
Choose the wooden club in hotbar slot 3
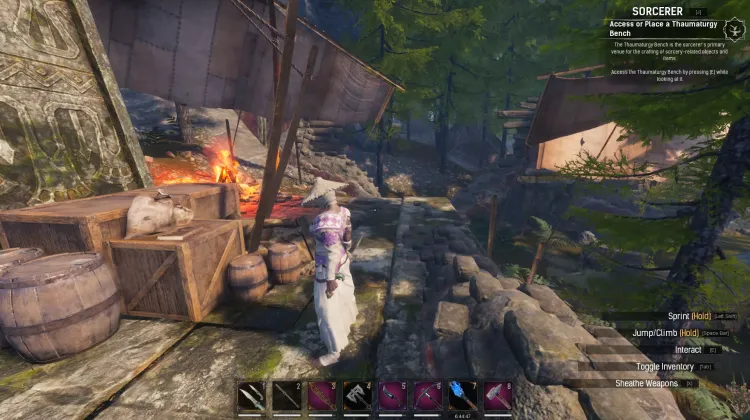click(322, 396)
